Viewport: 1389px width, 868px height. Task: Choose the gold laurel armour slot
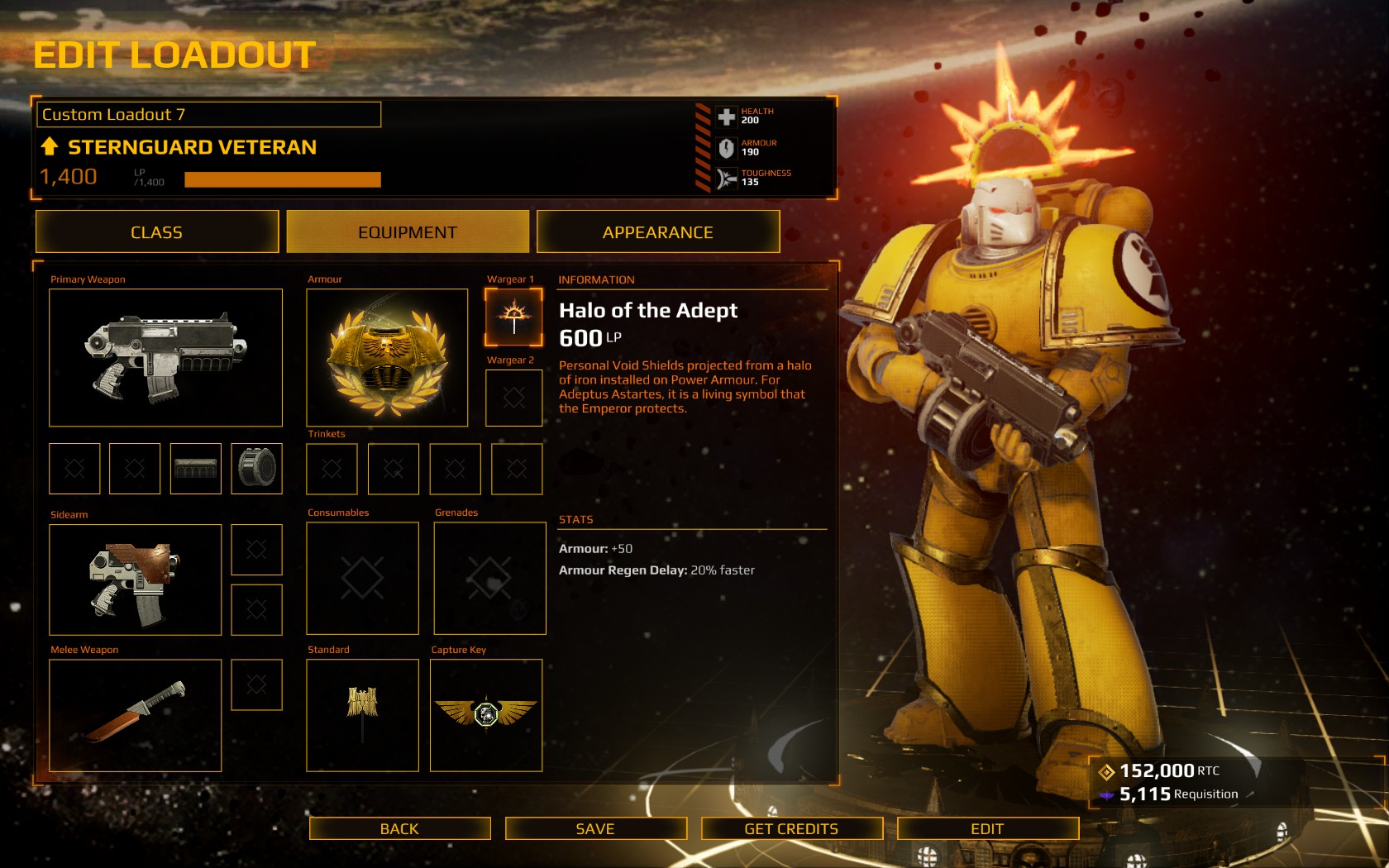[x=387, y=357]
